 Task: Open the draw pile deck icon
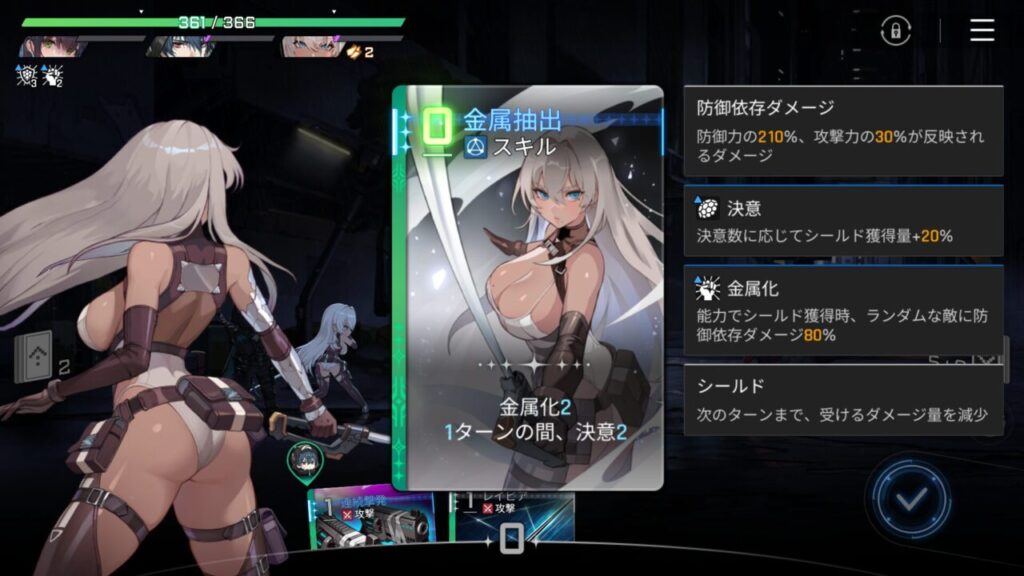[33, 359]
